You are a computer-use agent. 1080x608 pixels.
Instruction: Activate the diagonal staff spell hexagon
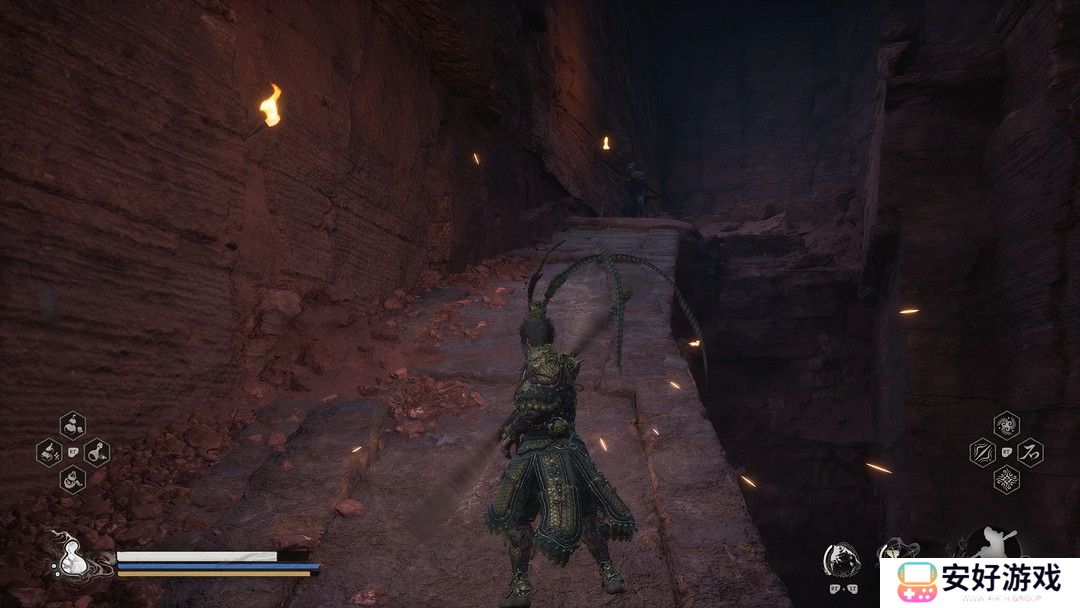click(x=982, y=452)
